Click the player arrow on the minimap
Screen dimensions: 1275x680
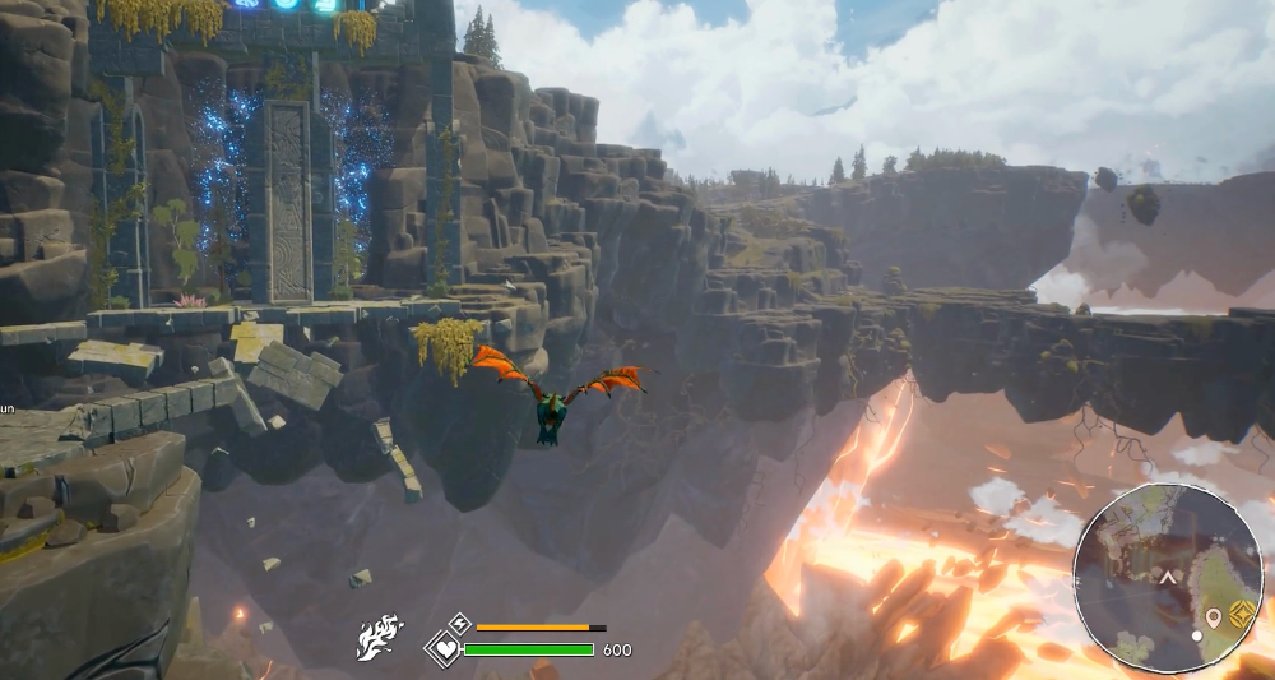1166,577
